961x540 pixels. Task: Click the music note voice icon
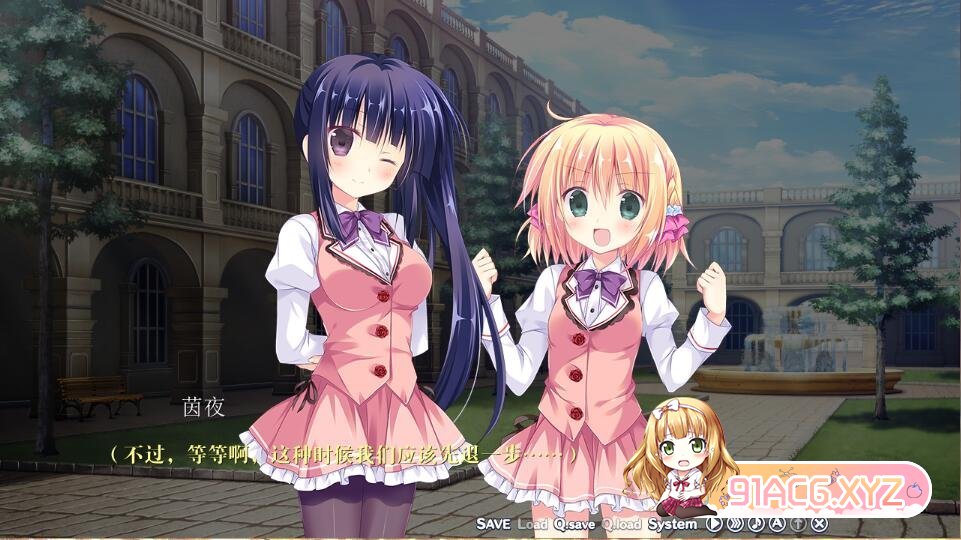tap(756, 523)
